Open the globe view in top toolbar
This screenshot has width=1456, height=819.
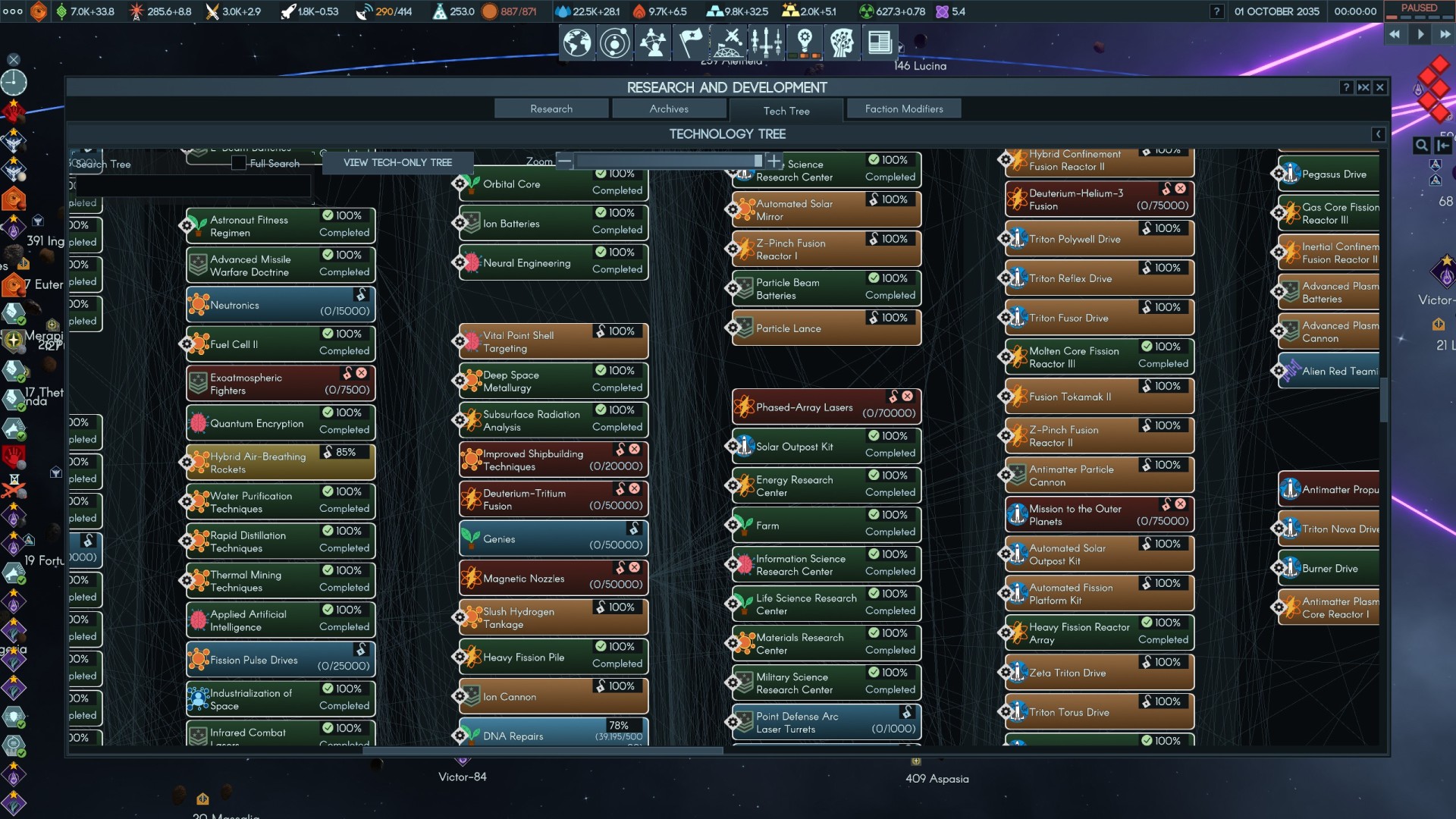click(577, 42)
